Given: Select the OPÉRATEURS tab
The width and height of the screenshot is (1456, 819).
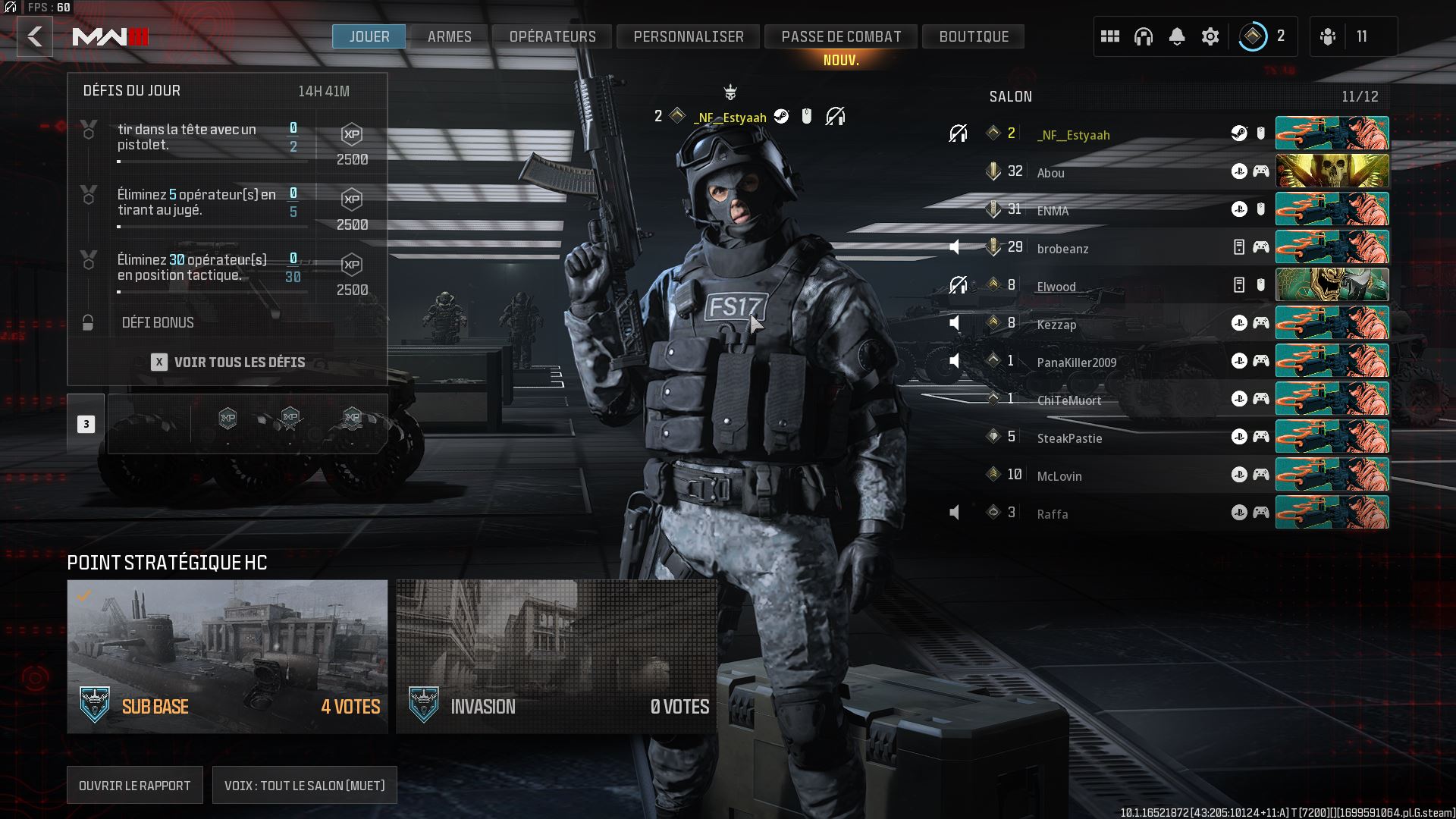Looking at the screenshot, I should 552,36.
